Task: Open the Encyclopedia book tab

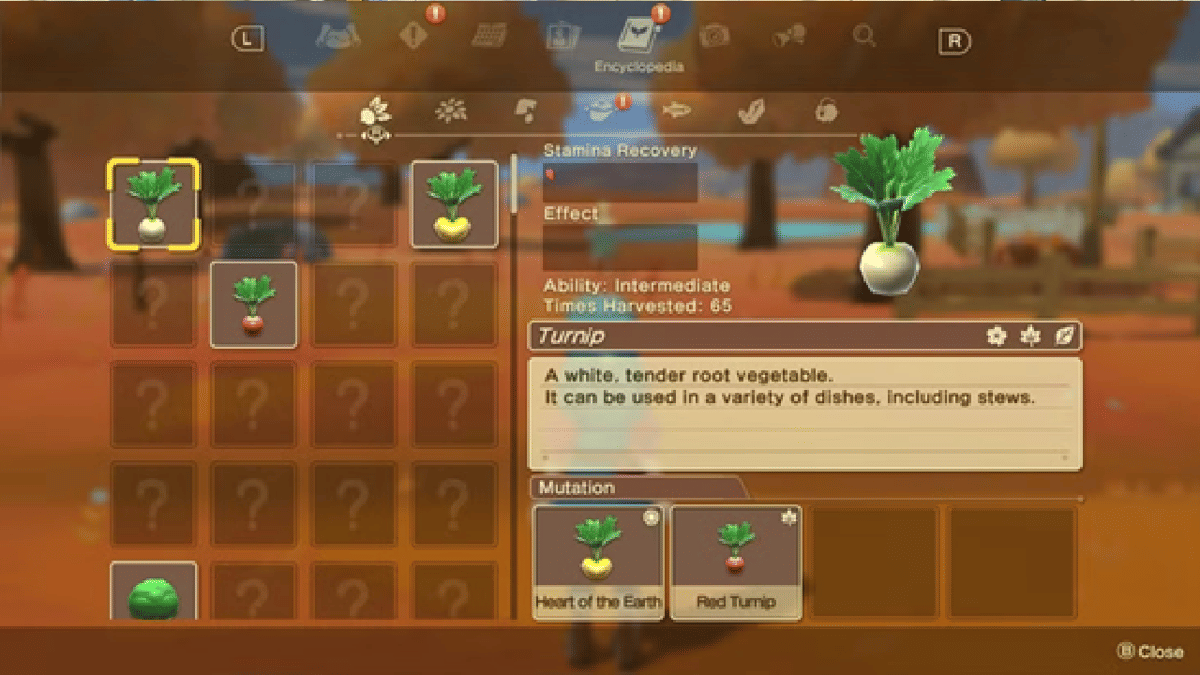Action: (637, 39)
